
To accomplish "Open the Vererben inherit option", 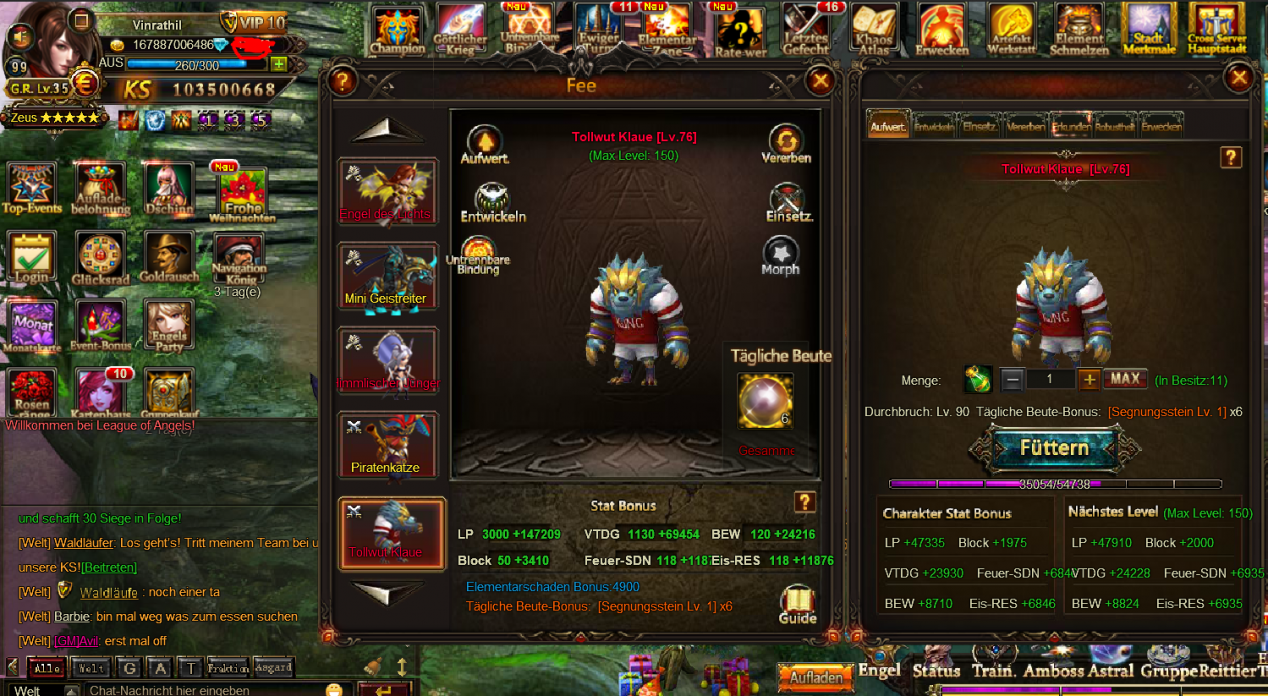I will pyautogui.click(x=786, y=145).
